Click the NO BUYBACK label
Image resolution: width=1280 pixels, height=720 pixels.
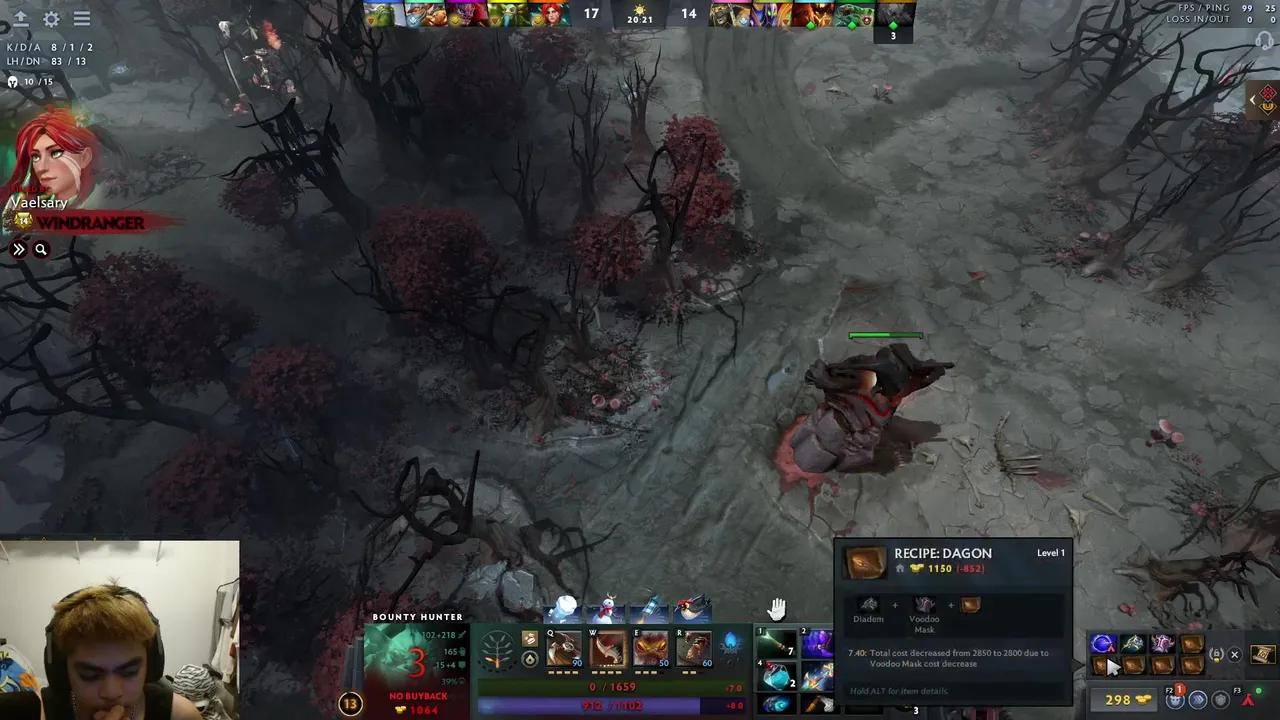pos(418,696)
